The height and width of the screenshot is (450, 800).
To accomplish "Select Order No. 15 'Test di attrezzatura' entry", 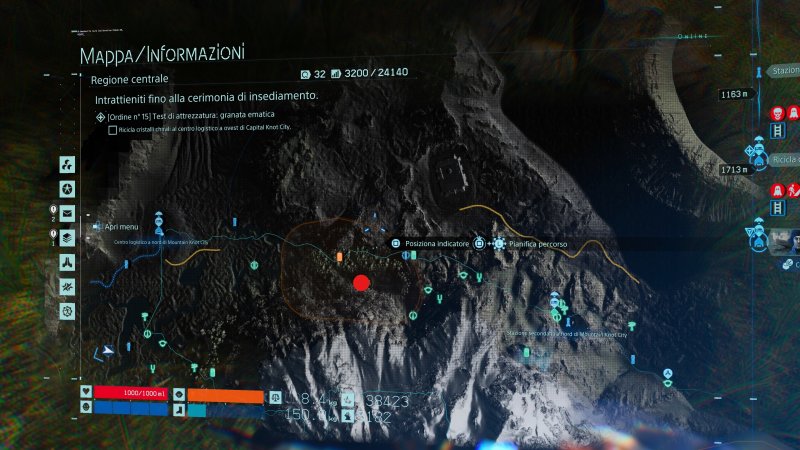I will [x=188, y=116].
